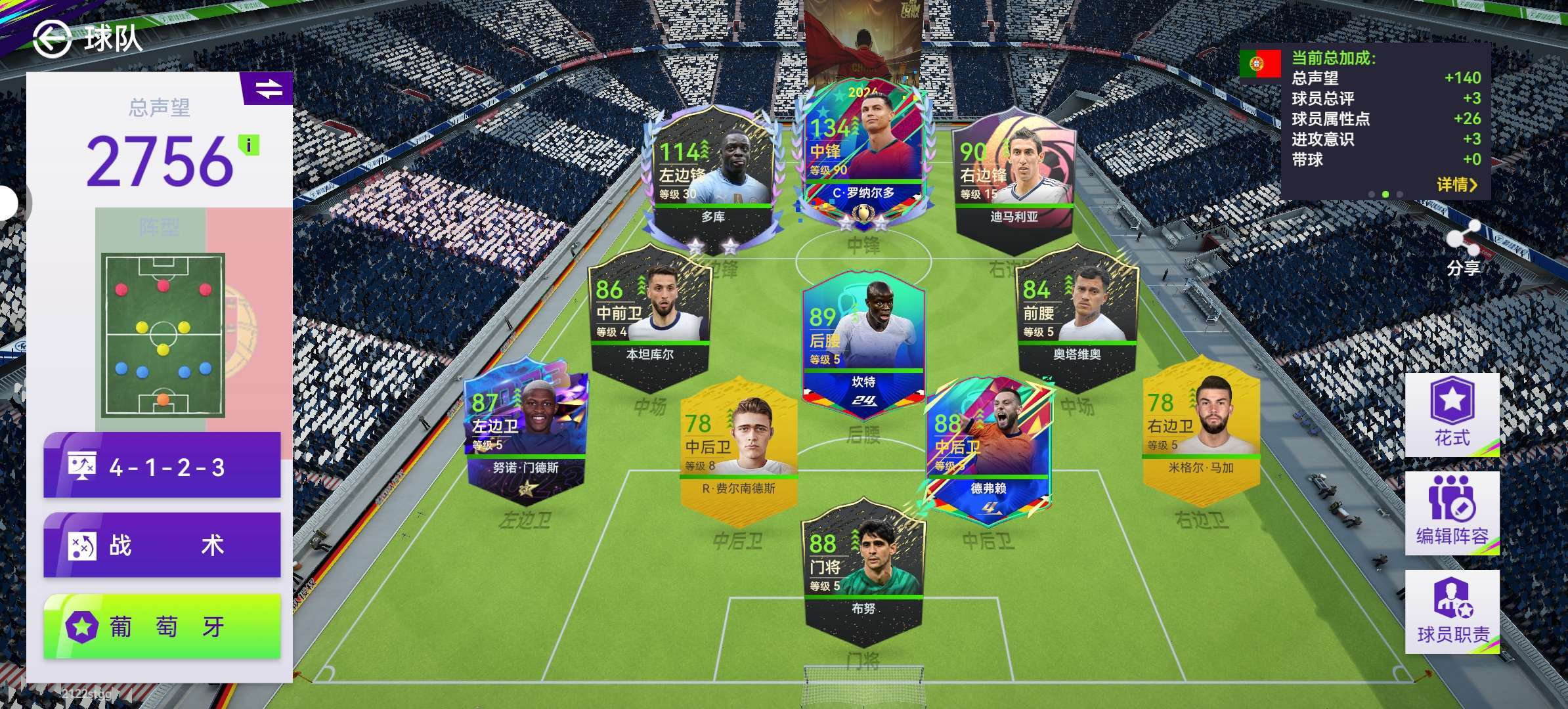The height and width of the screenshot is (709, 1568).
Task: Select the 葡萄牙 team button
Action: pyautogui.click(x=162, y=627)
